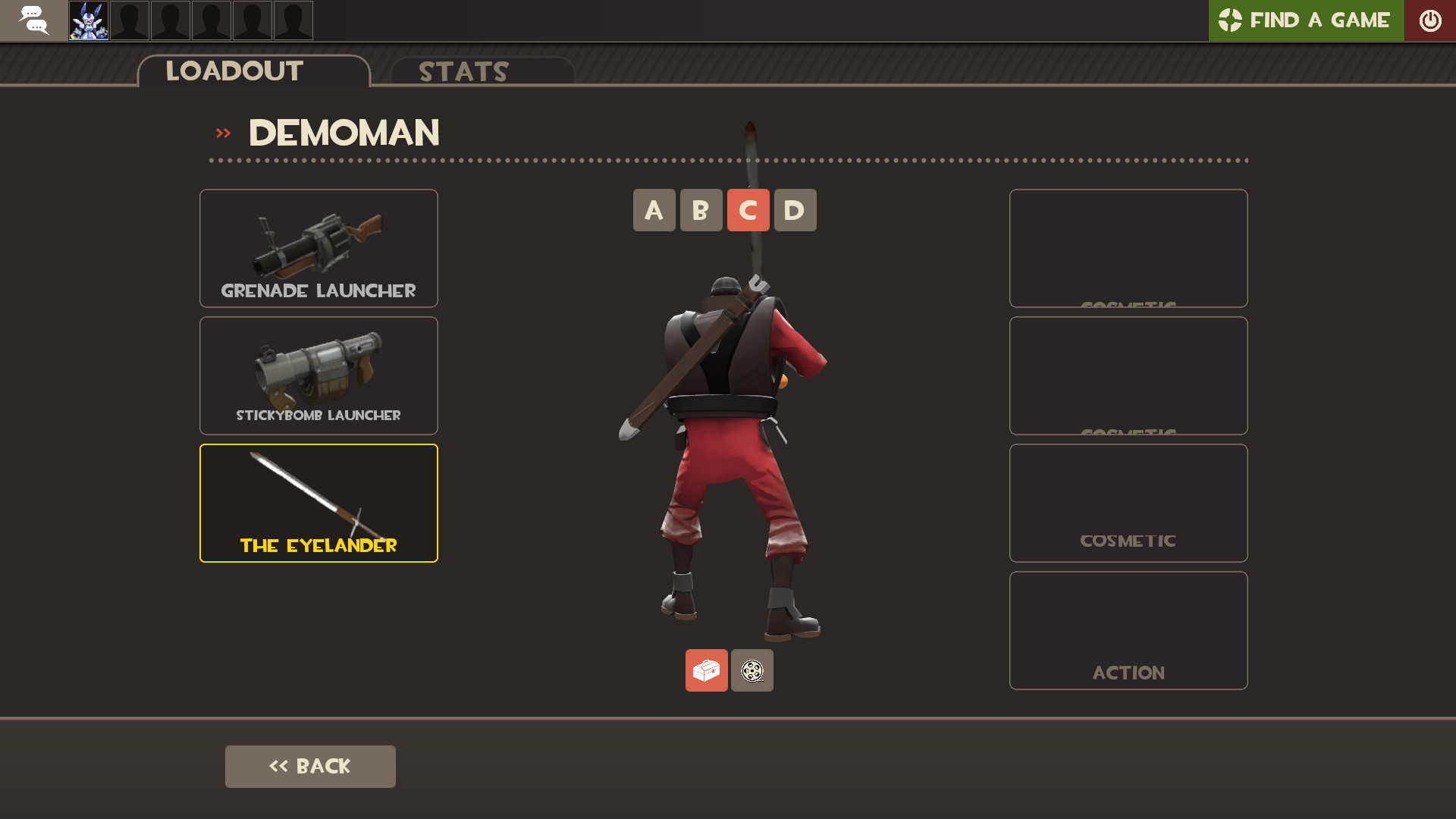Open the top Cosmetic slot on the right

pyautogui.click(x=1128, y=248)
